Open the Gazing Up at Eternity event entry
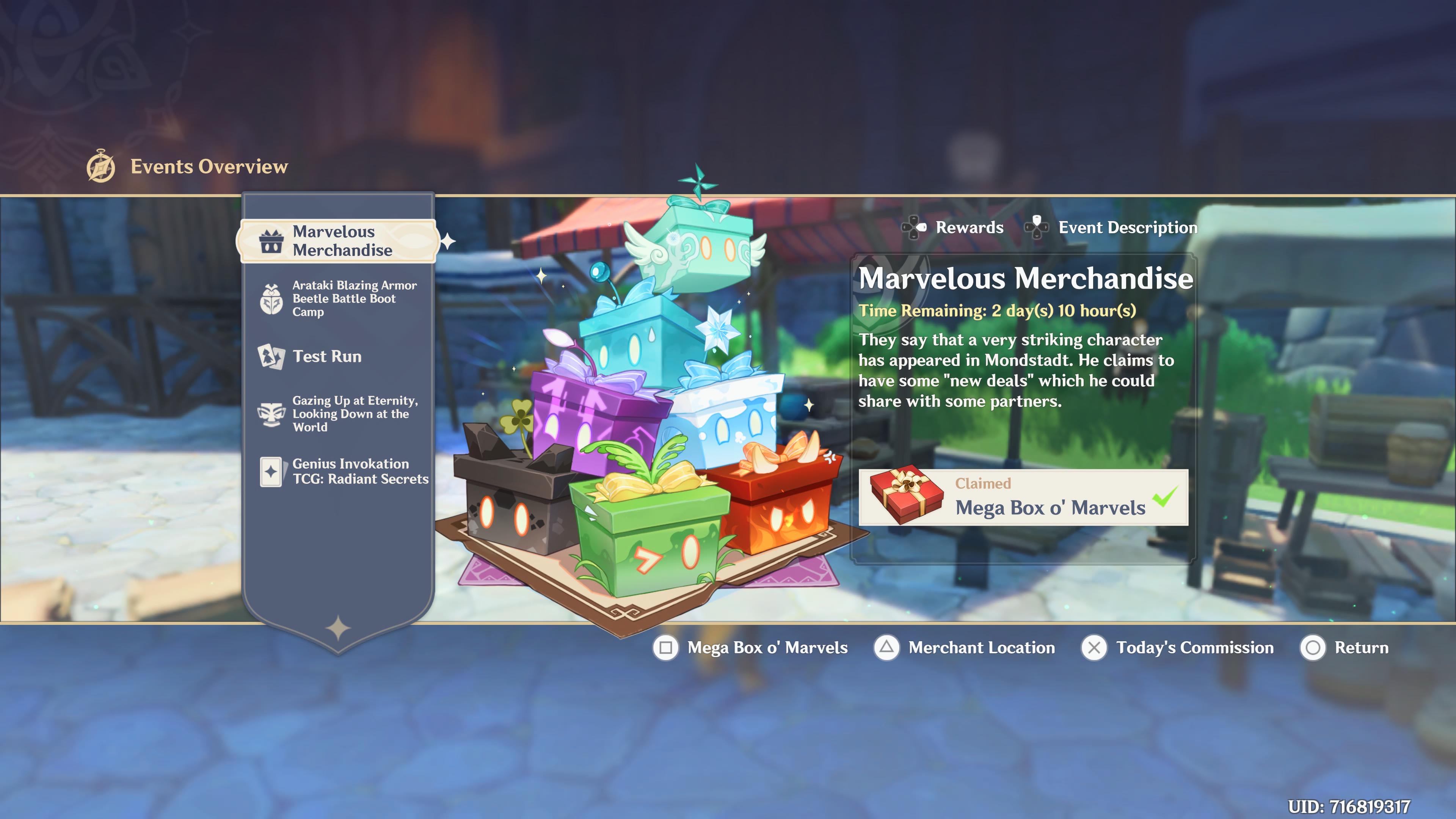The width and height of the screenshot is (1456, 819). point(353,414)
